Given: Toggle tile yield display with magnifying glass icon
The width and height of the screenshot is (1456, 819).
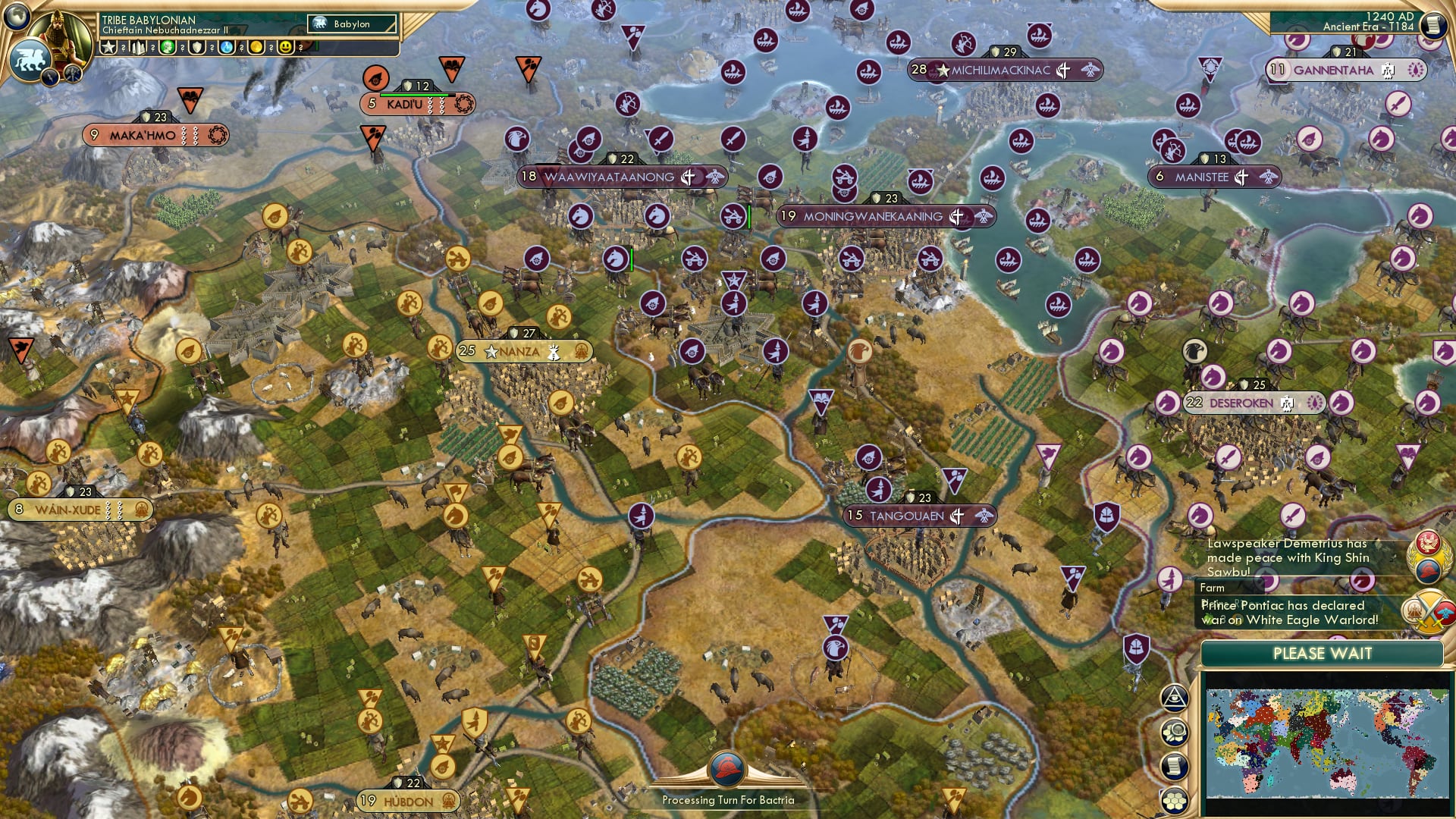Looking at the screenshot, I should [1174, 730].
